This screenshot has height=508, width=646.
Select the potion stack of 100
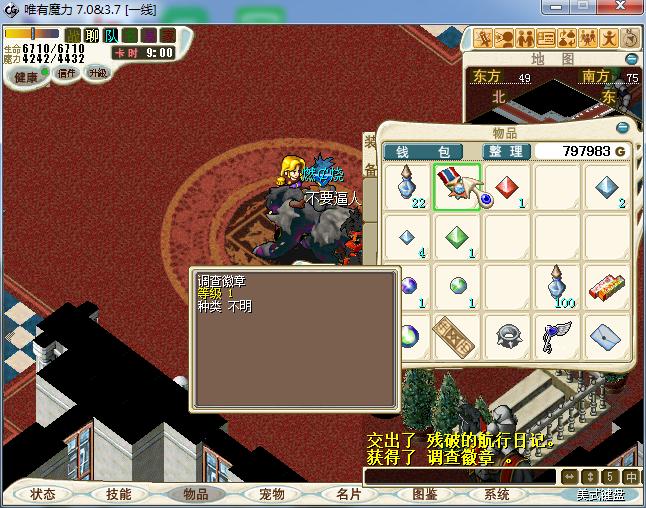coord(557,287)
